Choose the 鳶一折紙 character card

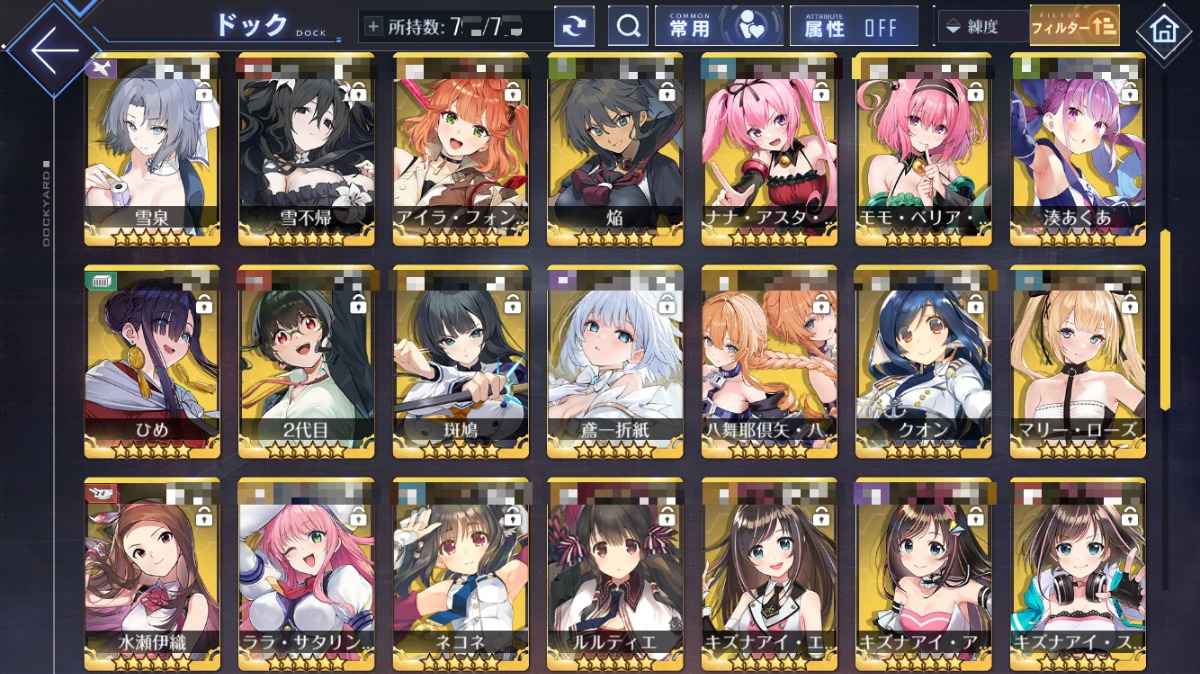(x=615, y=362)
